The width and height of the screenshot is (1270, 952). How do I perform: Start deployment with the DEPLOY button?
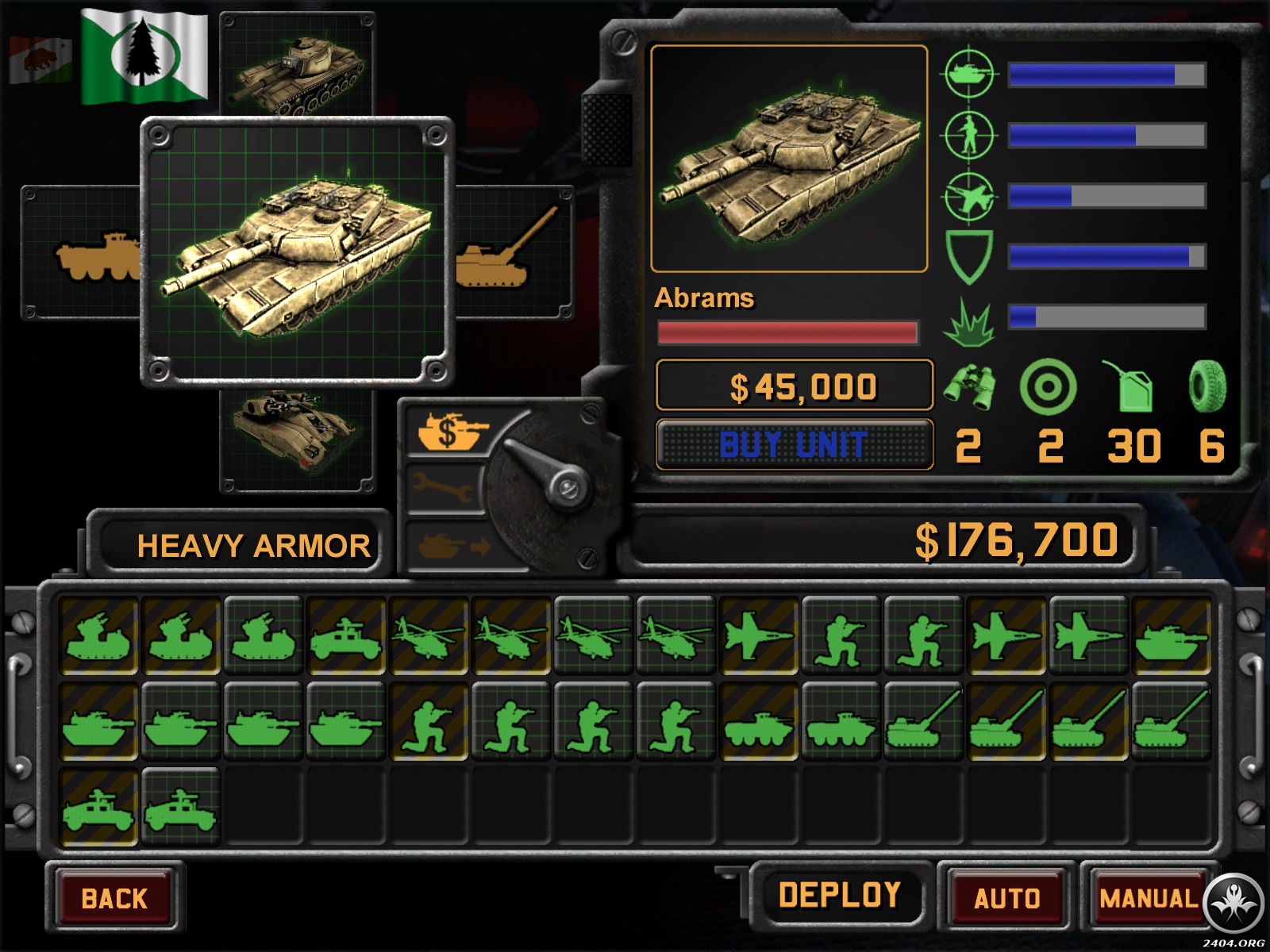(x=839, y=896)
